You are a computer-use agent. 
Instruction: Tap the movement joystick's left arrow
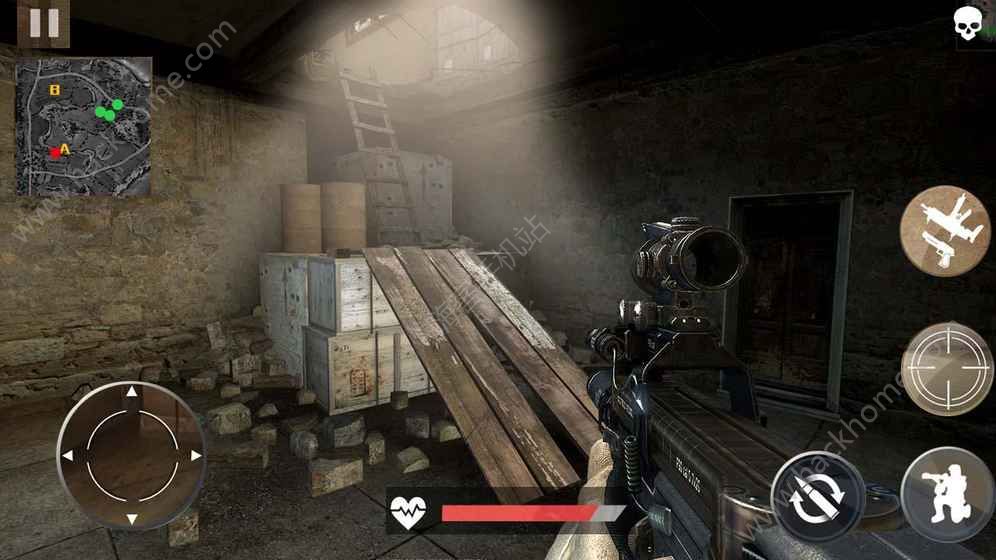(68, 456)
